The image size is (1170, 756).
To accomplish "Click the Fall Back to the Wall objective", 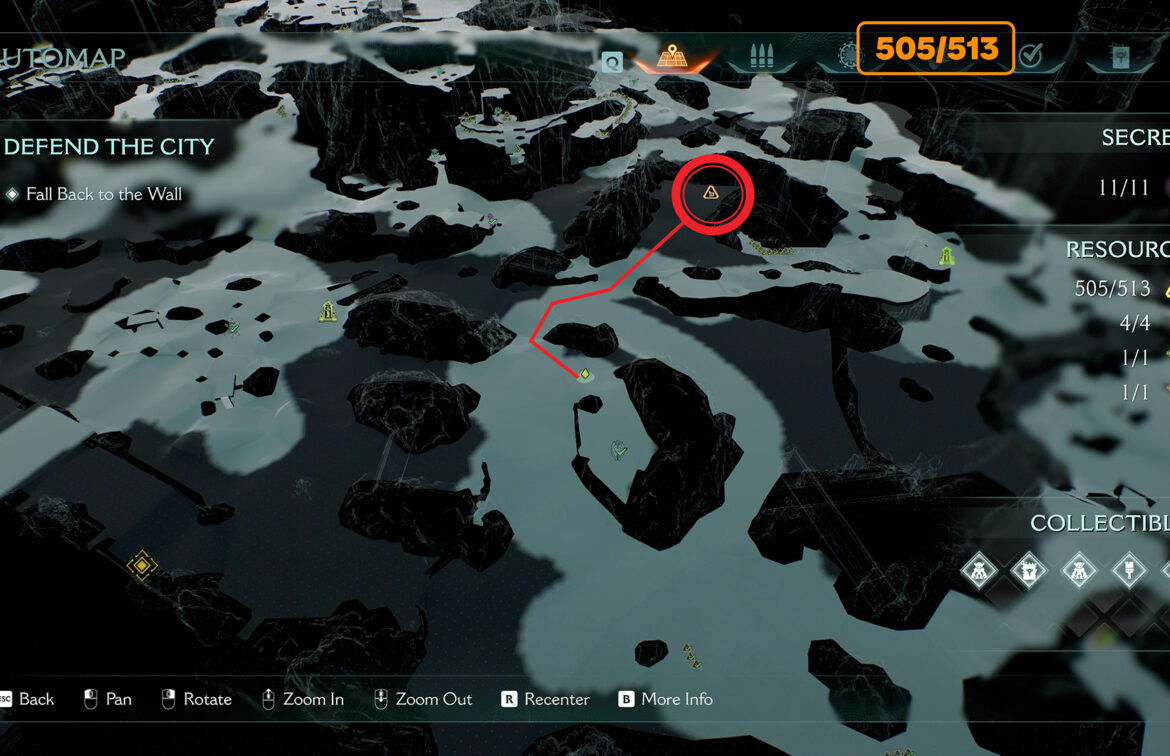I will pyautogui.click(x=104, y=194).
